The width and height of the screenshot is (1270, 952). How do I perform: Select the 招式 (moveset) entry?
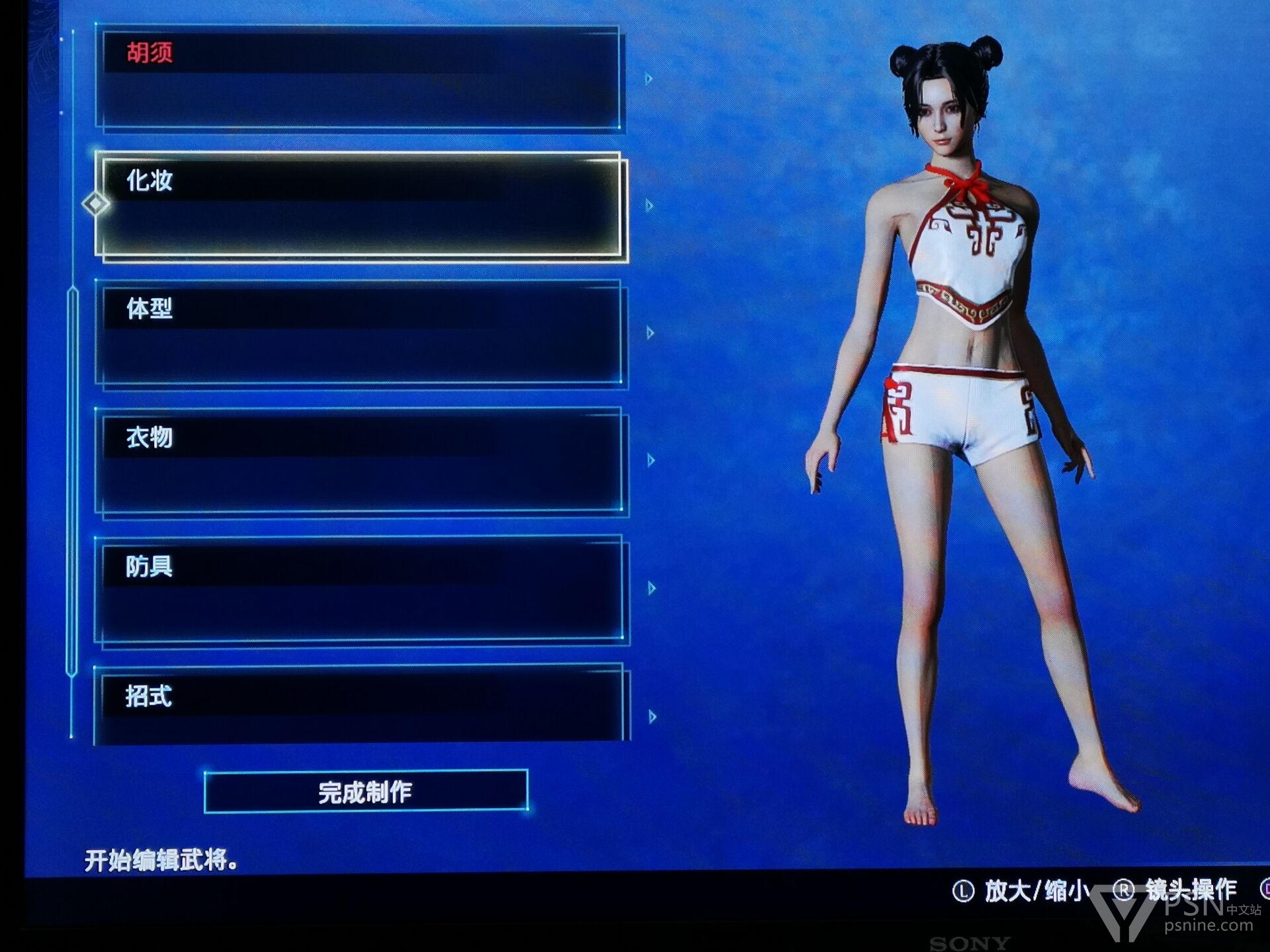click(359, 703)
